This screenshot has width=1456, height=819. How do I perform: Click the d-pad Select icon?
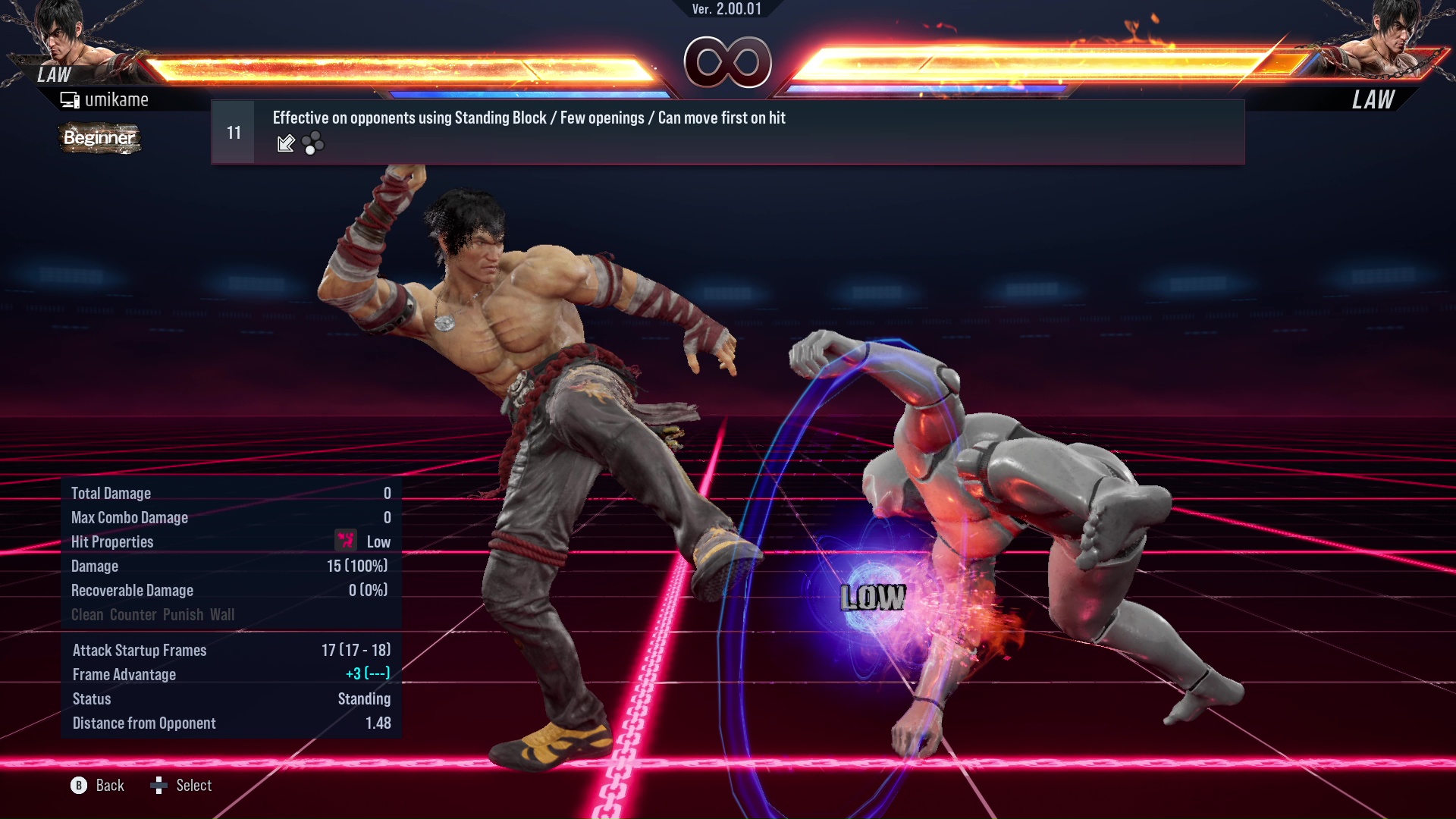pos(160,786)
